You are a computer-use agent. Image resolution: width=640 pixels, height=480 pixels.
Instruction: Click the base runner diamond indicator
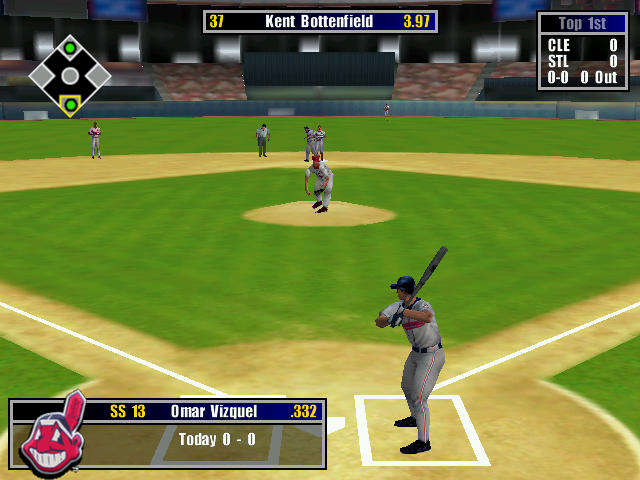(69, 76)
